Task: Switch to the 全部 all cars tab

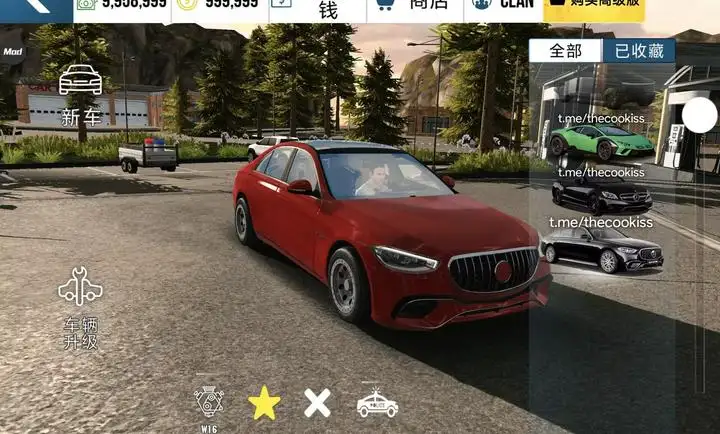Action: (x=567, y=51)
